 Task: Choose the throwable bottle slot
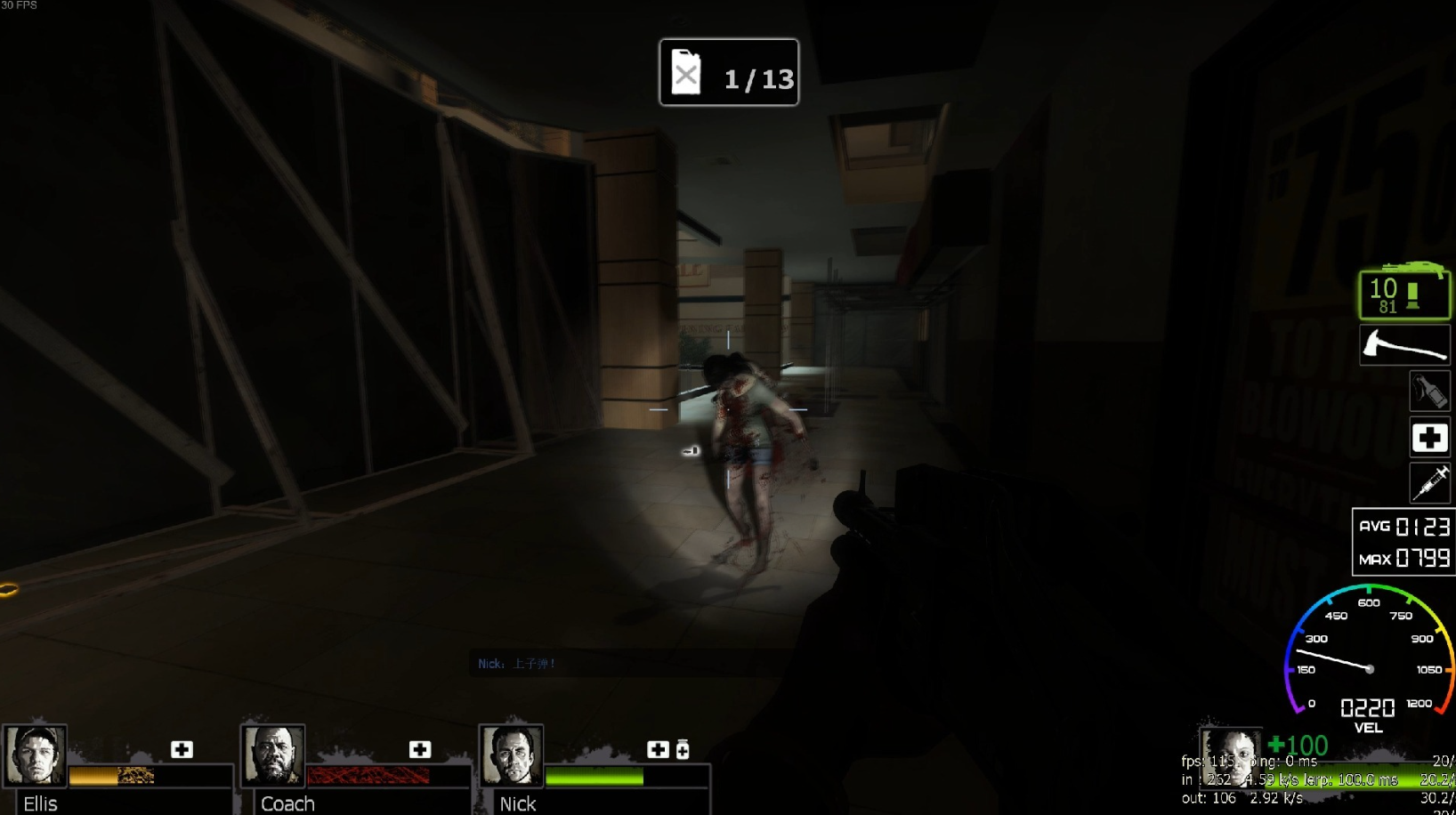point(1429,391)
